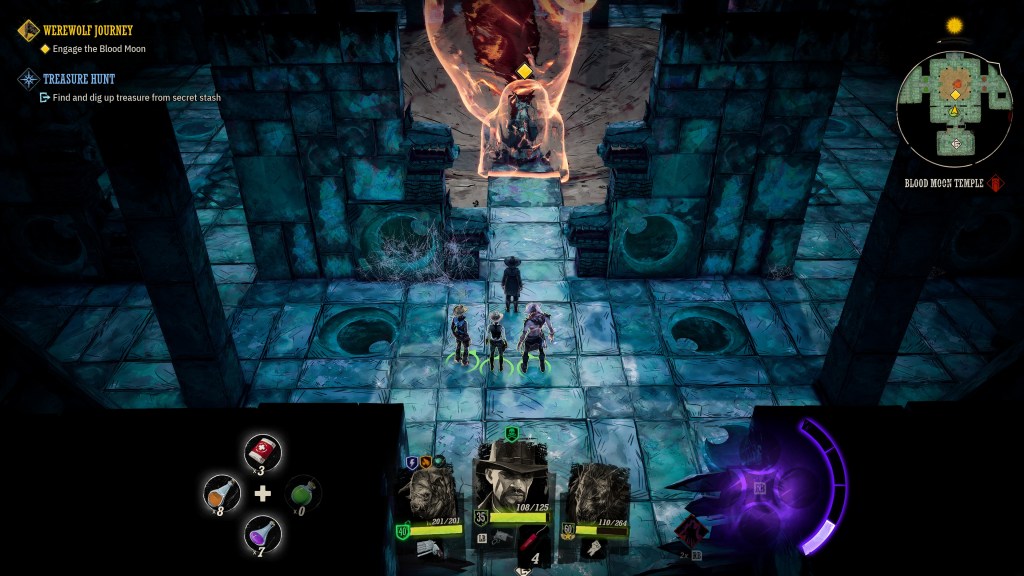Click the red temple location icon

pyautogui.click(x=996, y=184)
